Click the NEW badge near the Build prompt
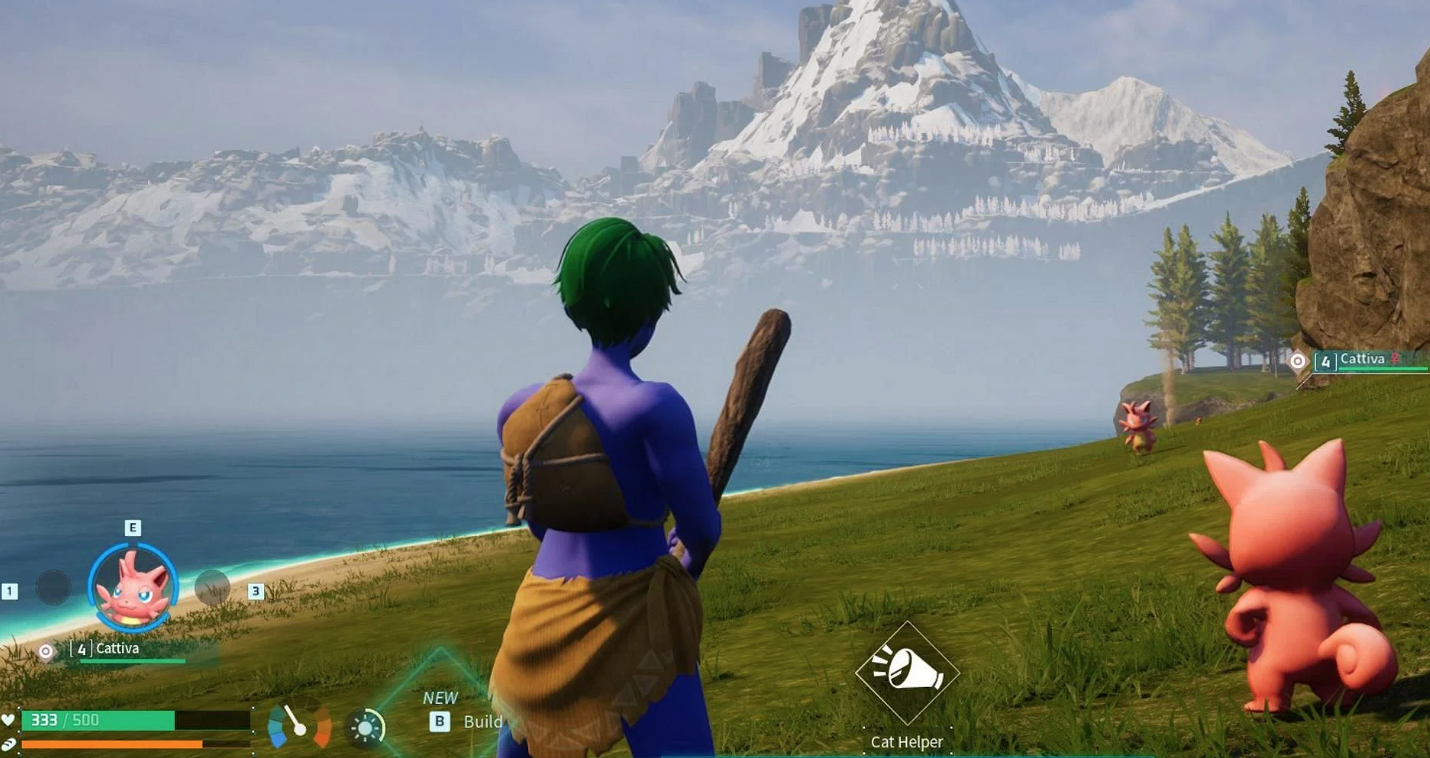The height and width of the screenshot is (758, 1430). pyautogui.click(x=440, y=698)
